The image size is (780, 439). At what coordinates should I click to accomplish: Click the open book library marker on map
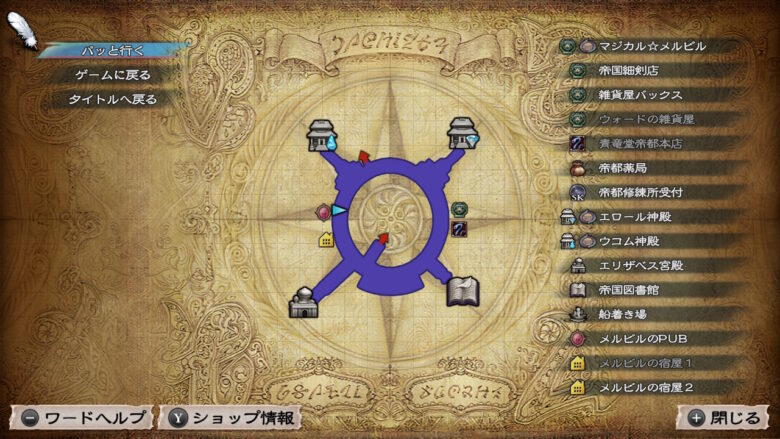coord(462,292)
